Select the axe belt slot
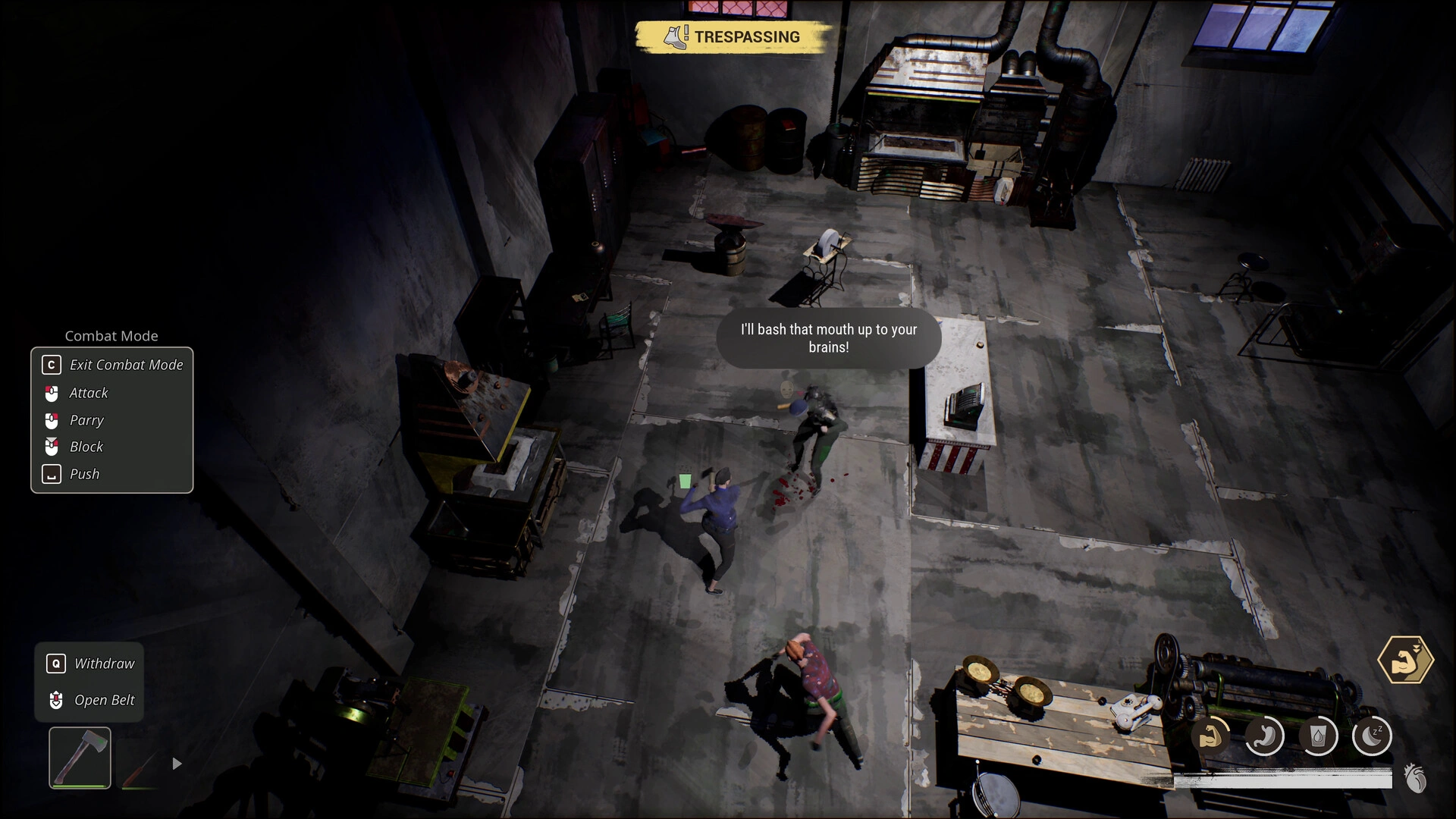This screenshot has width=1456, height=819. pyautogui.click(x=80, y=758)
